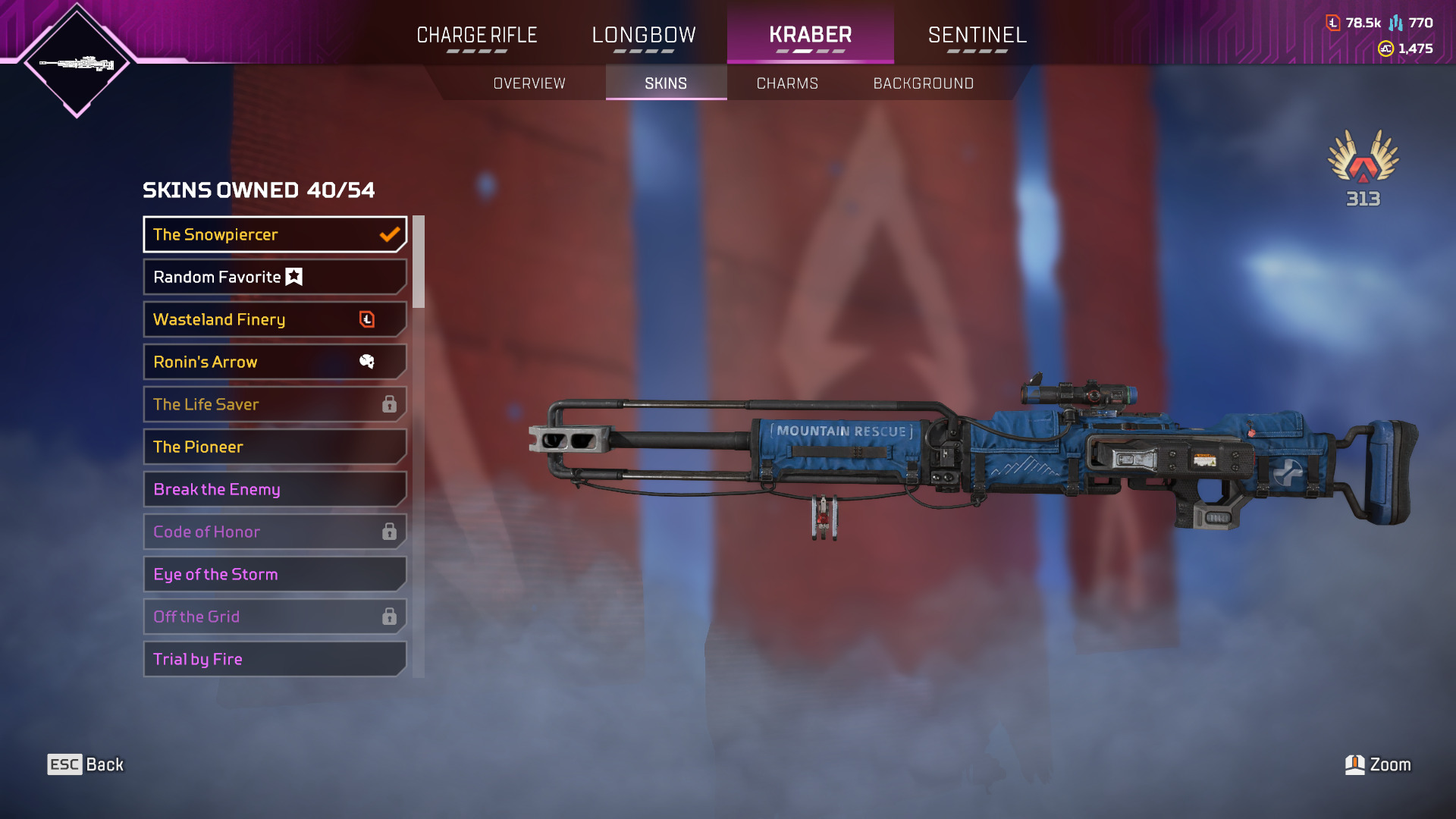Show the Background sub-tab
Screen dimensions: 1456x819
coord(923,83)
